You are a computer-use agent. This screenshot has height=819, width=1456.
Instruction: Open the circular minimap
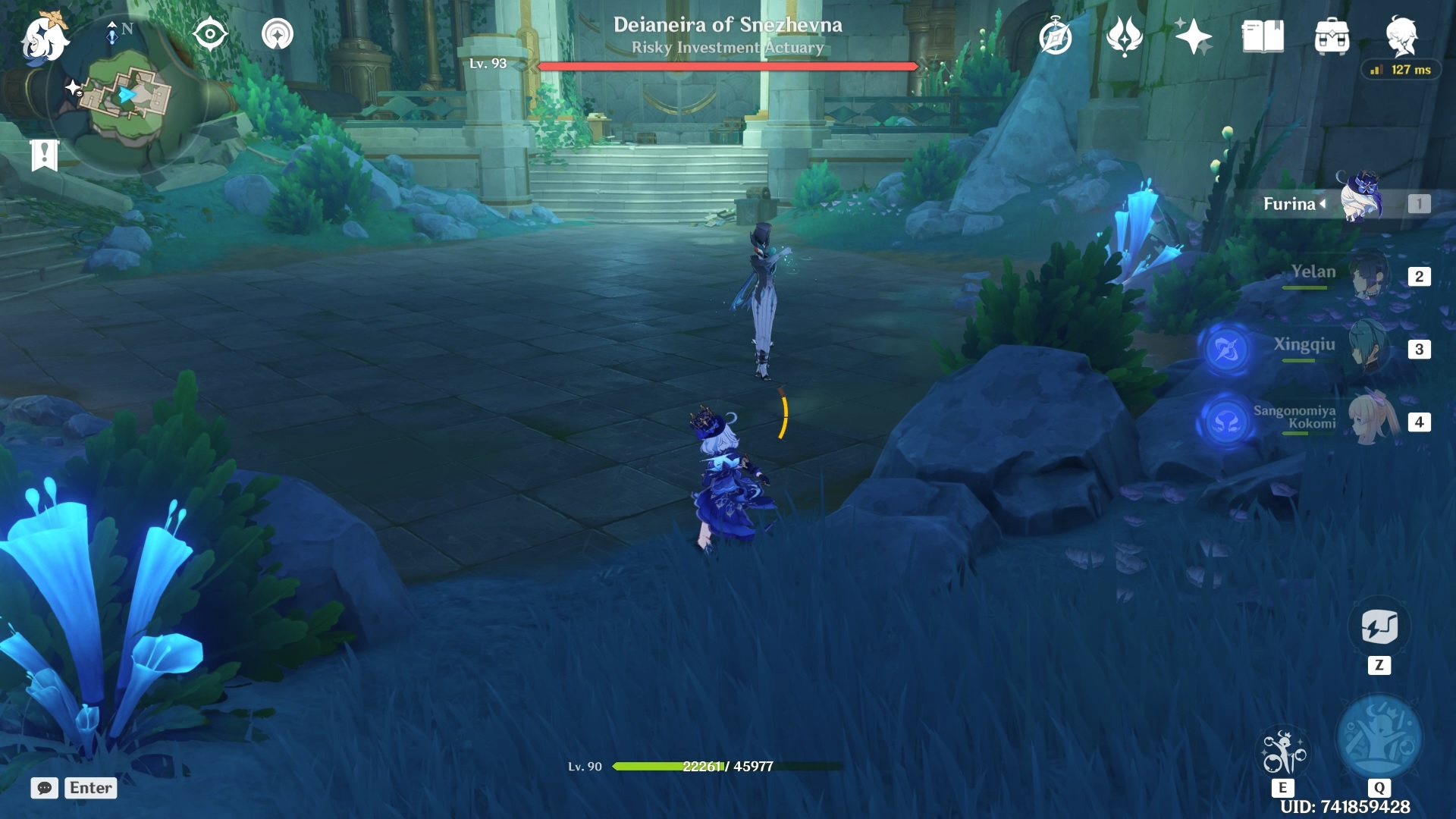pyautogui.click(x=127, y=95)
